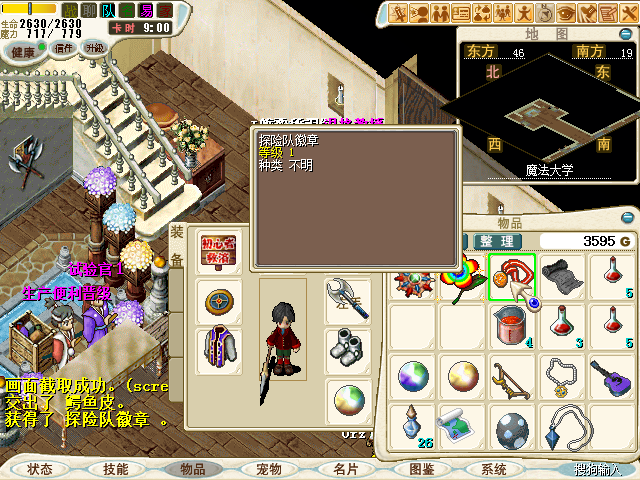Switch to the 宠物 pets menu
This screenshot has height=480, width=640.
click(268, 468)
